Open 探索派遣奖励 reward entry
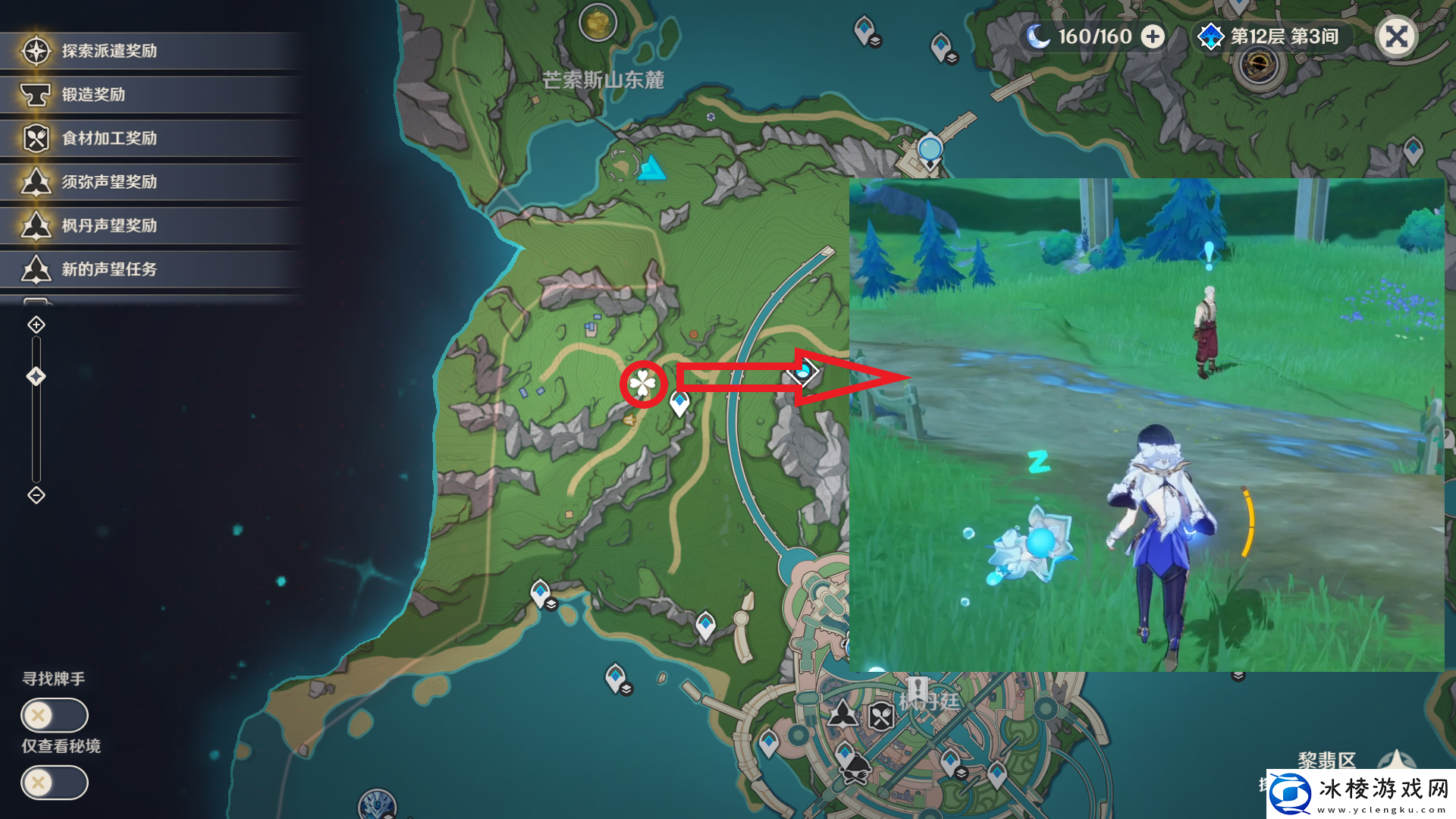The height and width of the screenshot is (819, 1456). (x=109, y=51)
